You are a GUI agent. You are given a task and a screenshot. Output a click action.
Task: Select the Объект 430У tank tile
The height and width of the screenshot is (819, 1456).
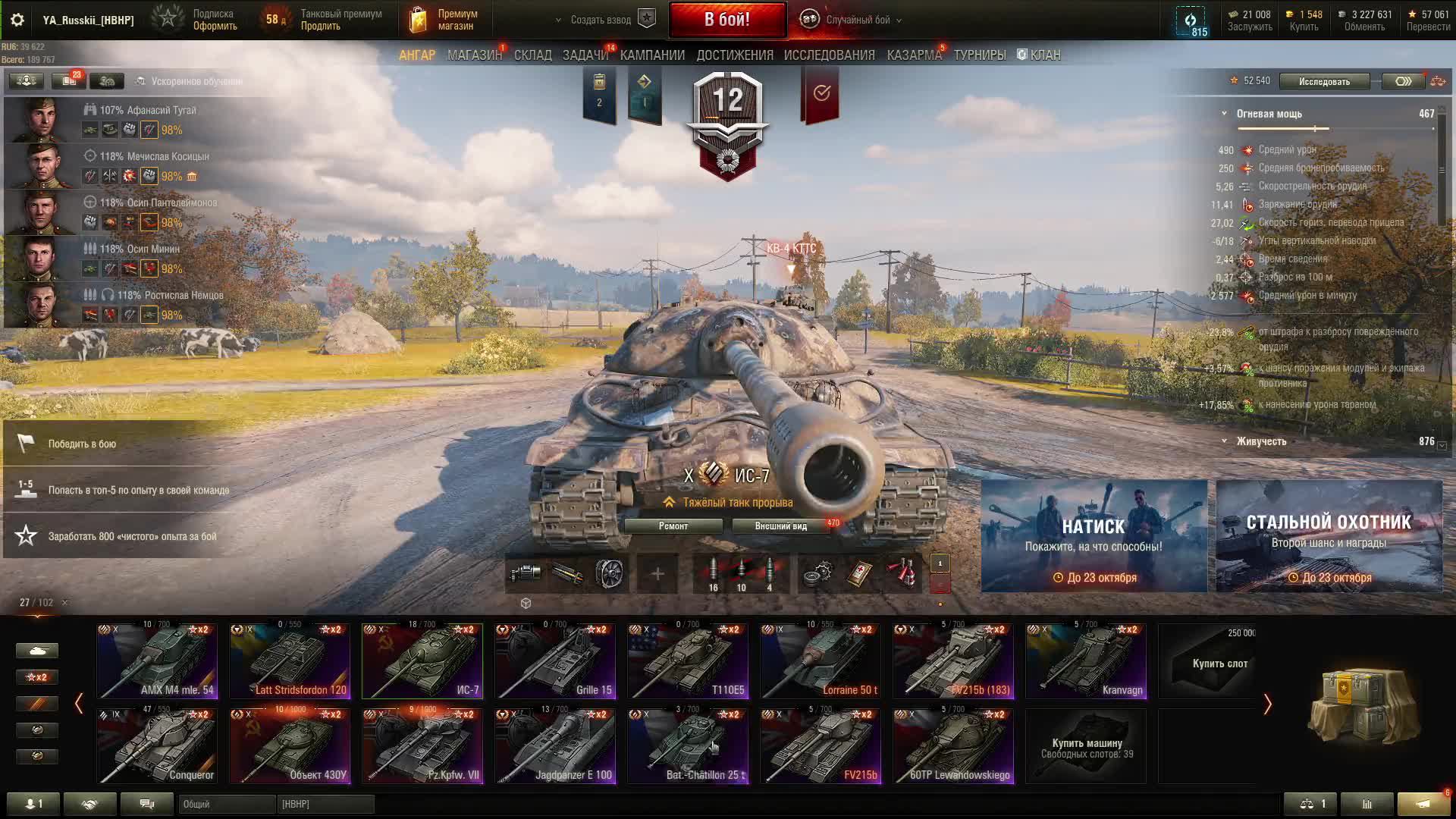(290, 746)
